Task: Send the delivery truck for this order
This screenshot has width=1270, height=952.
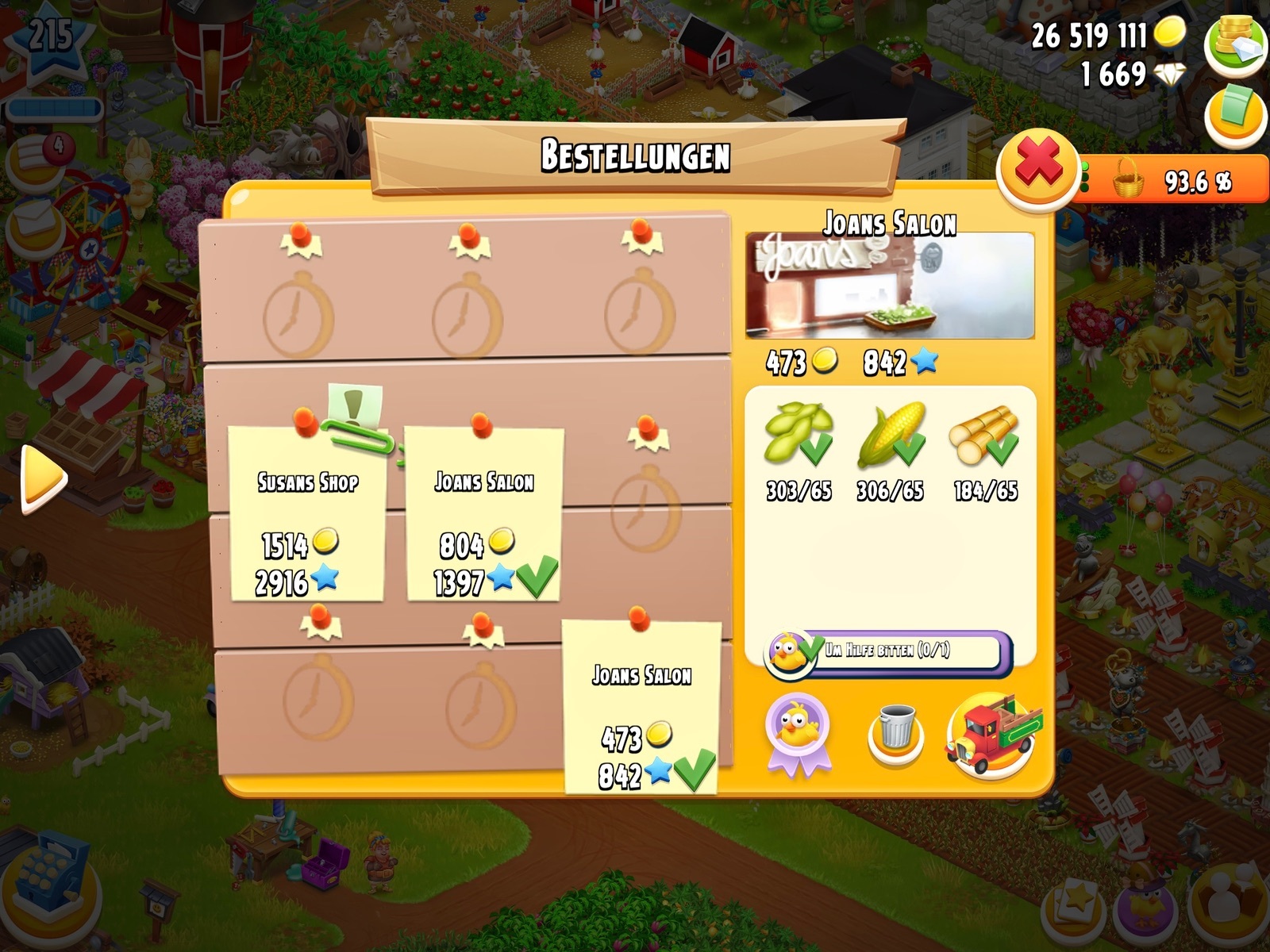Action: tap(993, 735)
